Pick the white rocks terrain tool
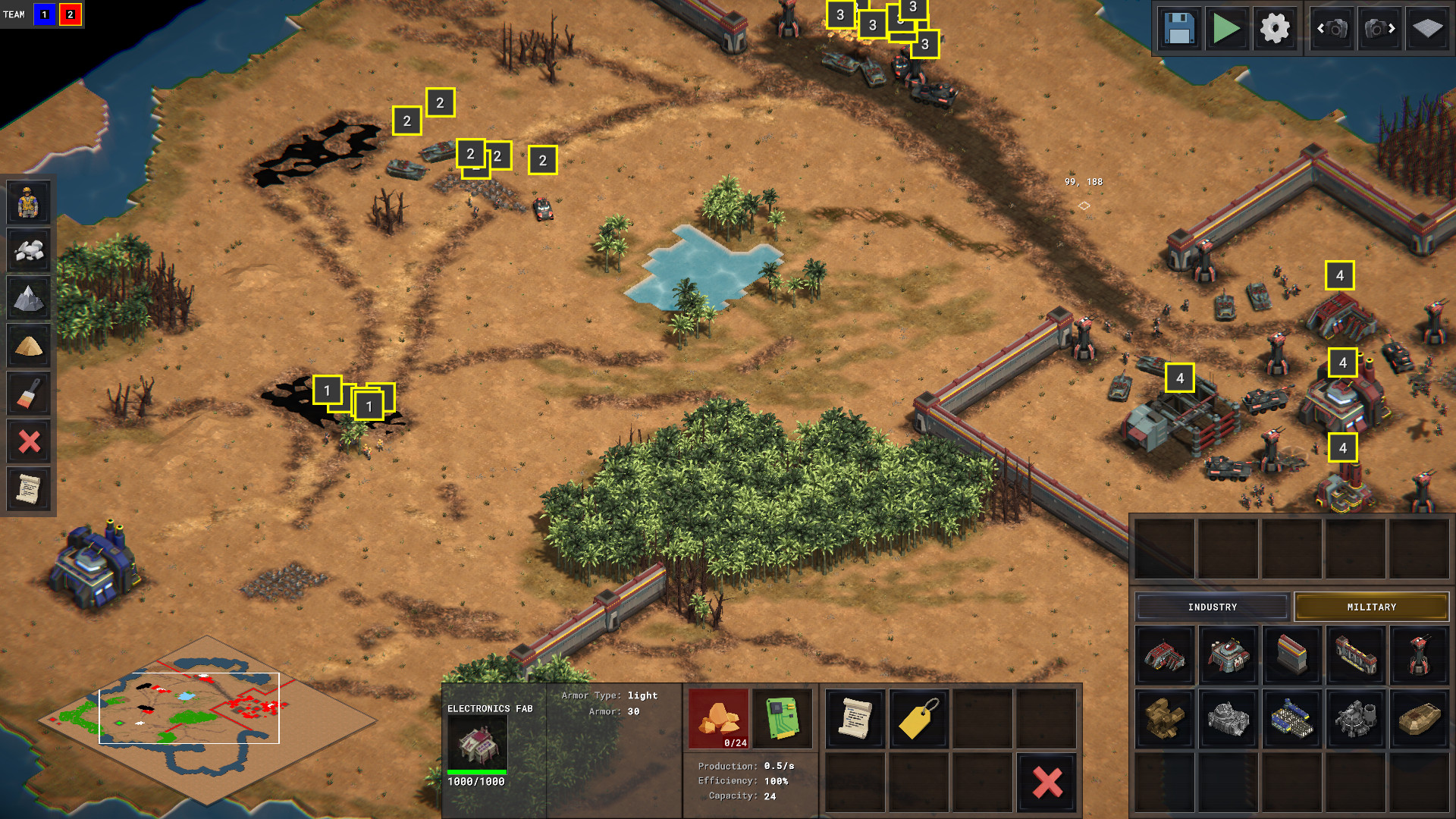This screenshot has height=819, width=1456. tap(29, 250)
